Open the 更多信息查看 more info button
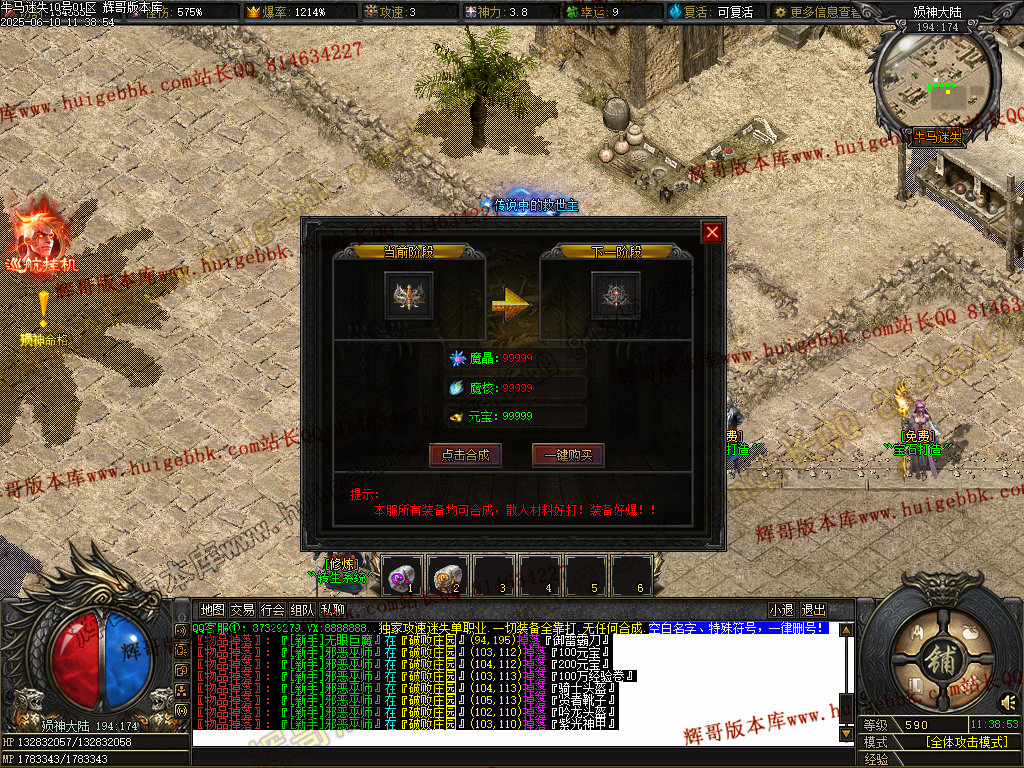The height and width of the screenshot is (768, 1024). [815, 12]
